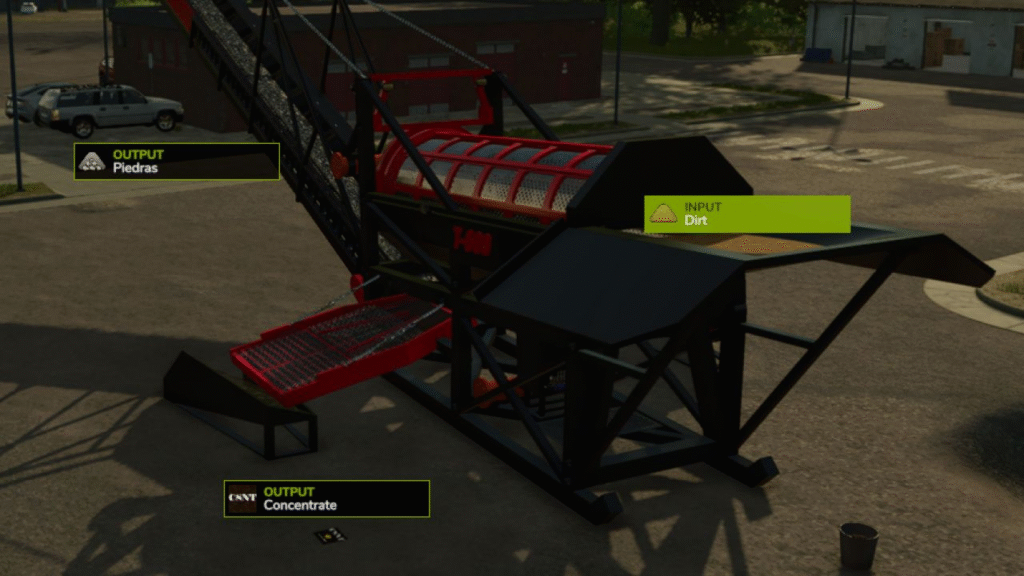Select the Piedras output label
This screenshot has height=576, width=1024.
[x=176, y=162]
